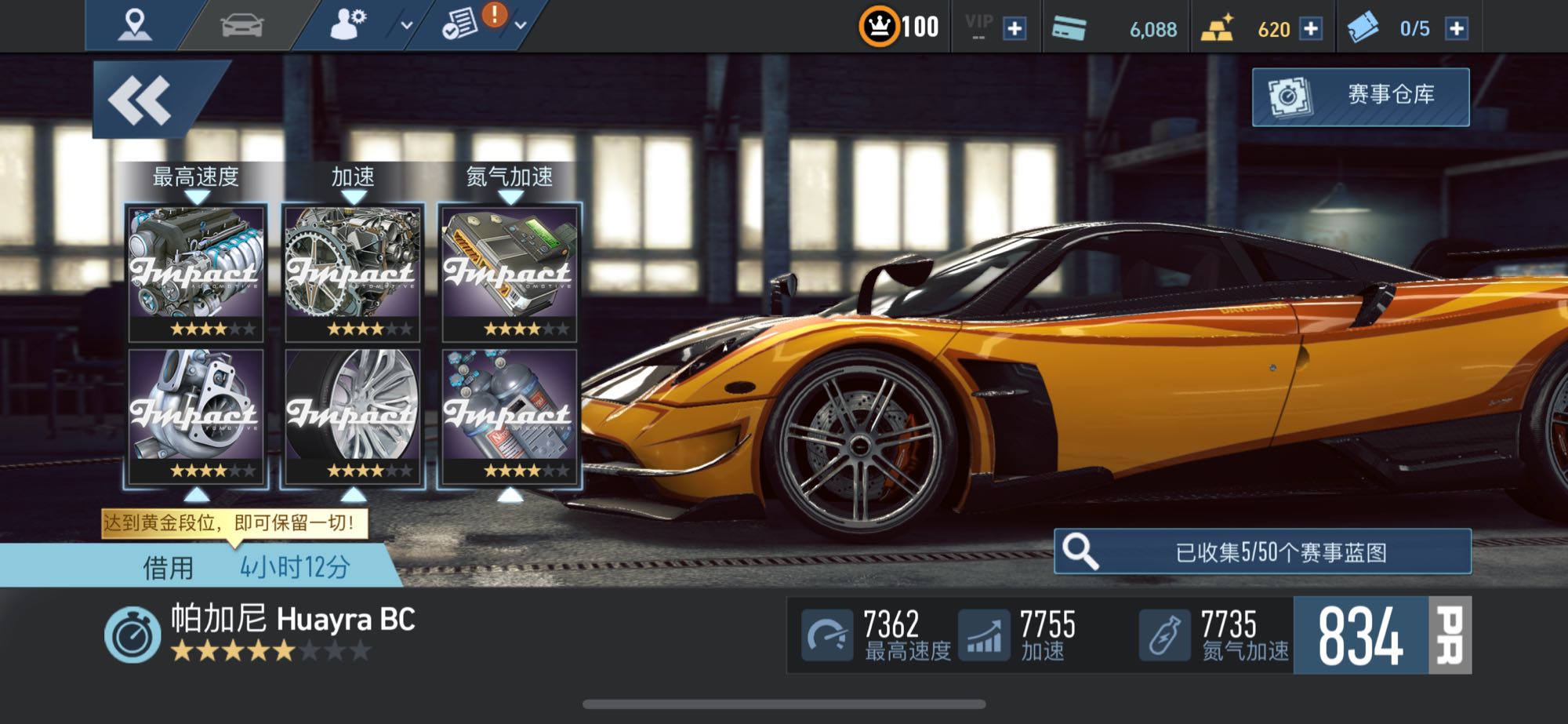Image resolution: width=1568 pixels, height=724 pixels.
Task: Select the wheel rim part slot
Action: coord(353,416)
